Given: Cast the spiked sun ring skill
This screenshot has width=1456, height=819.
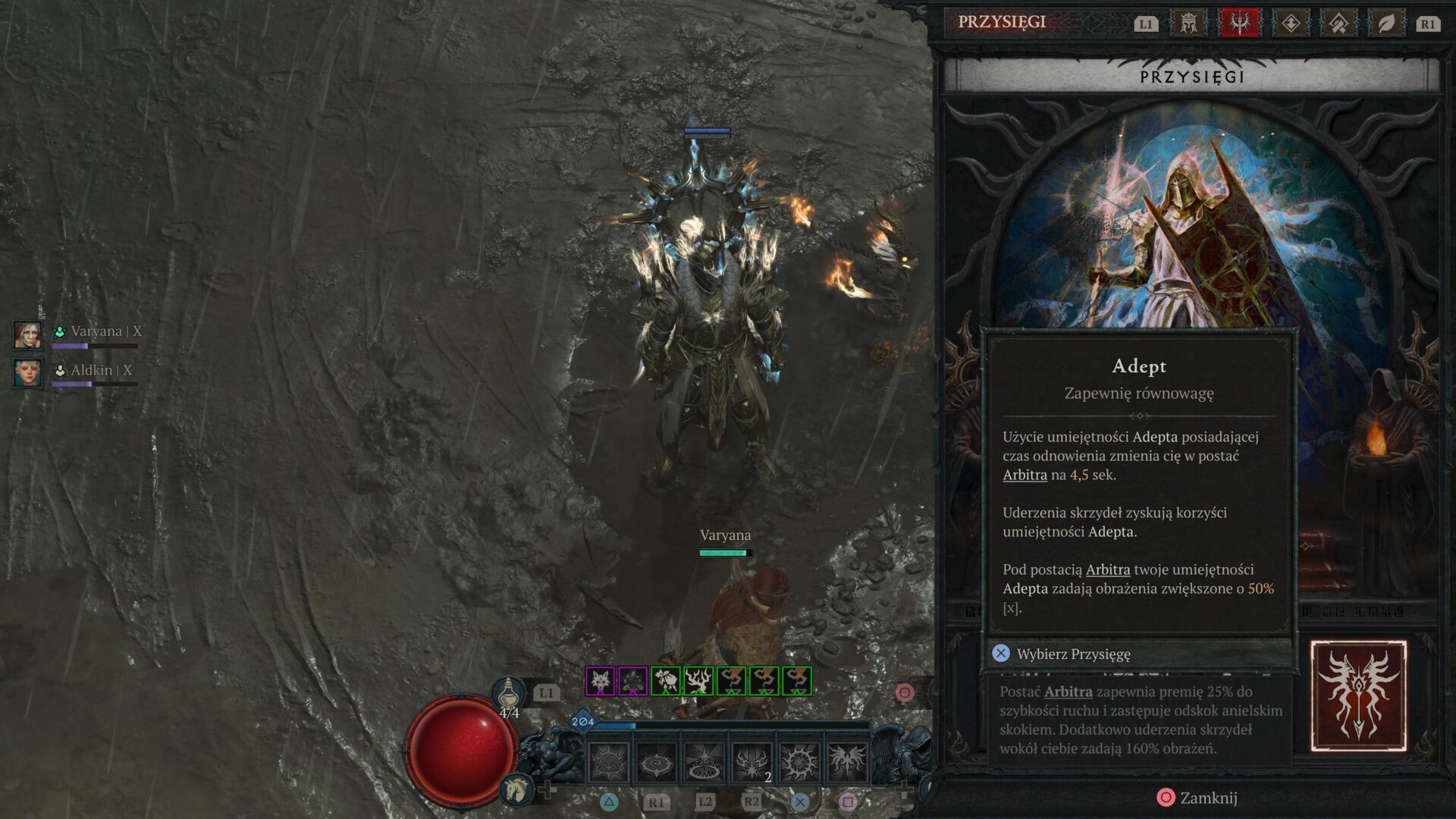Looking at the screenshot, I should click(x=799, y=761).
